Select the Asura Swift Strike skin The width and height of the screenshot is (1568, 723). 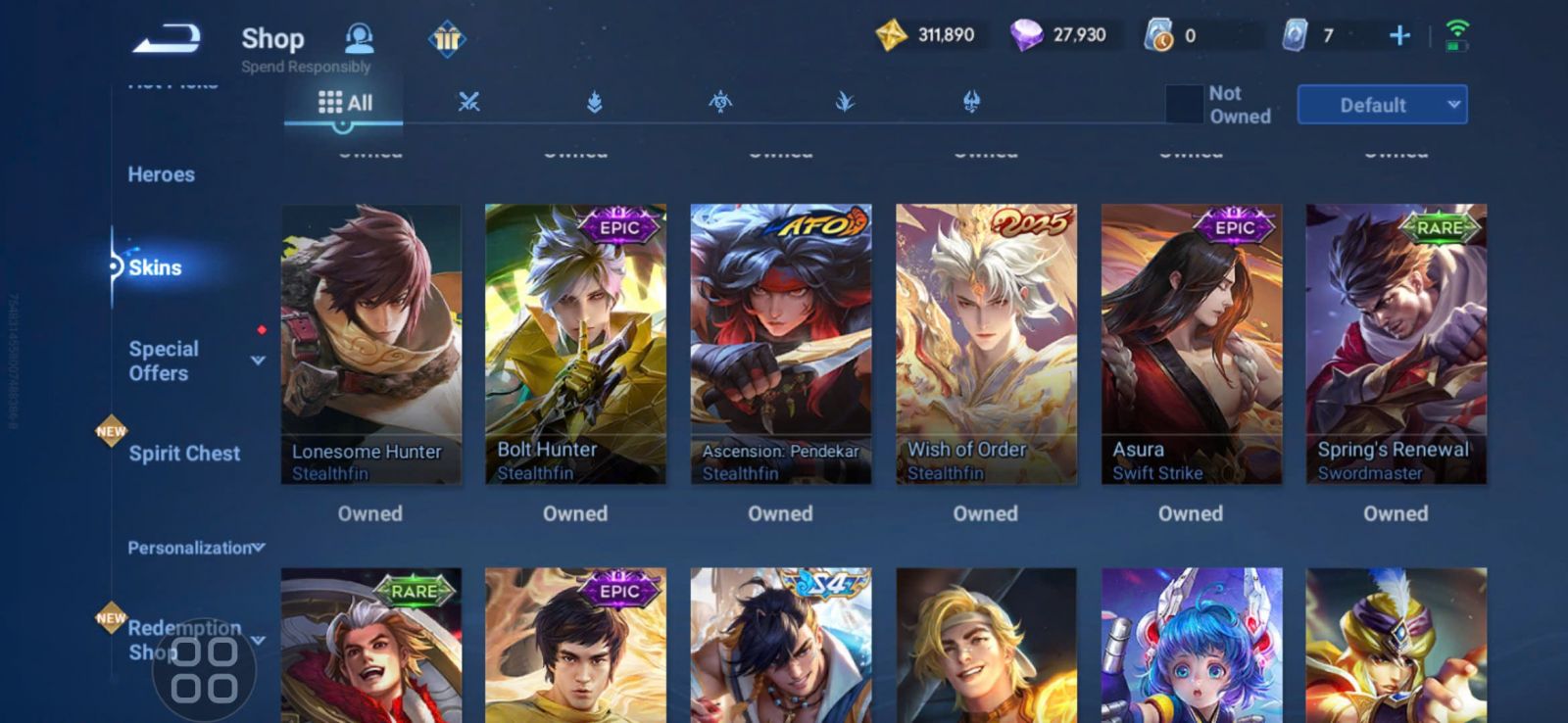click(x=1191, y=343)
